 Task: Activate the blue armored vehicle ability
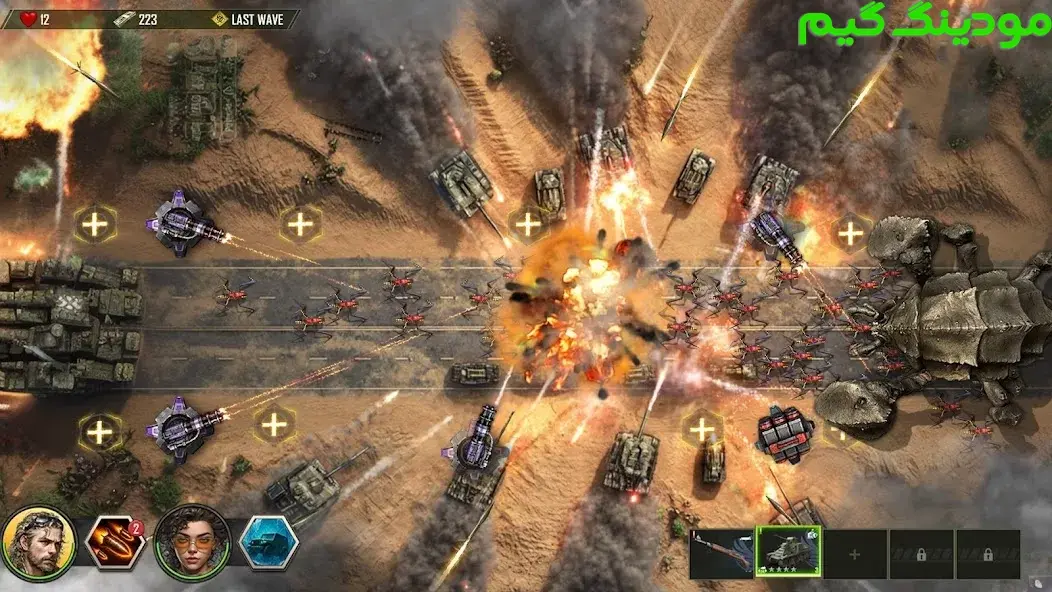coord(268,543)
